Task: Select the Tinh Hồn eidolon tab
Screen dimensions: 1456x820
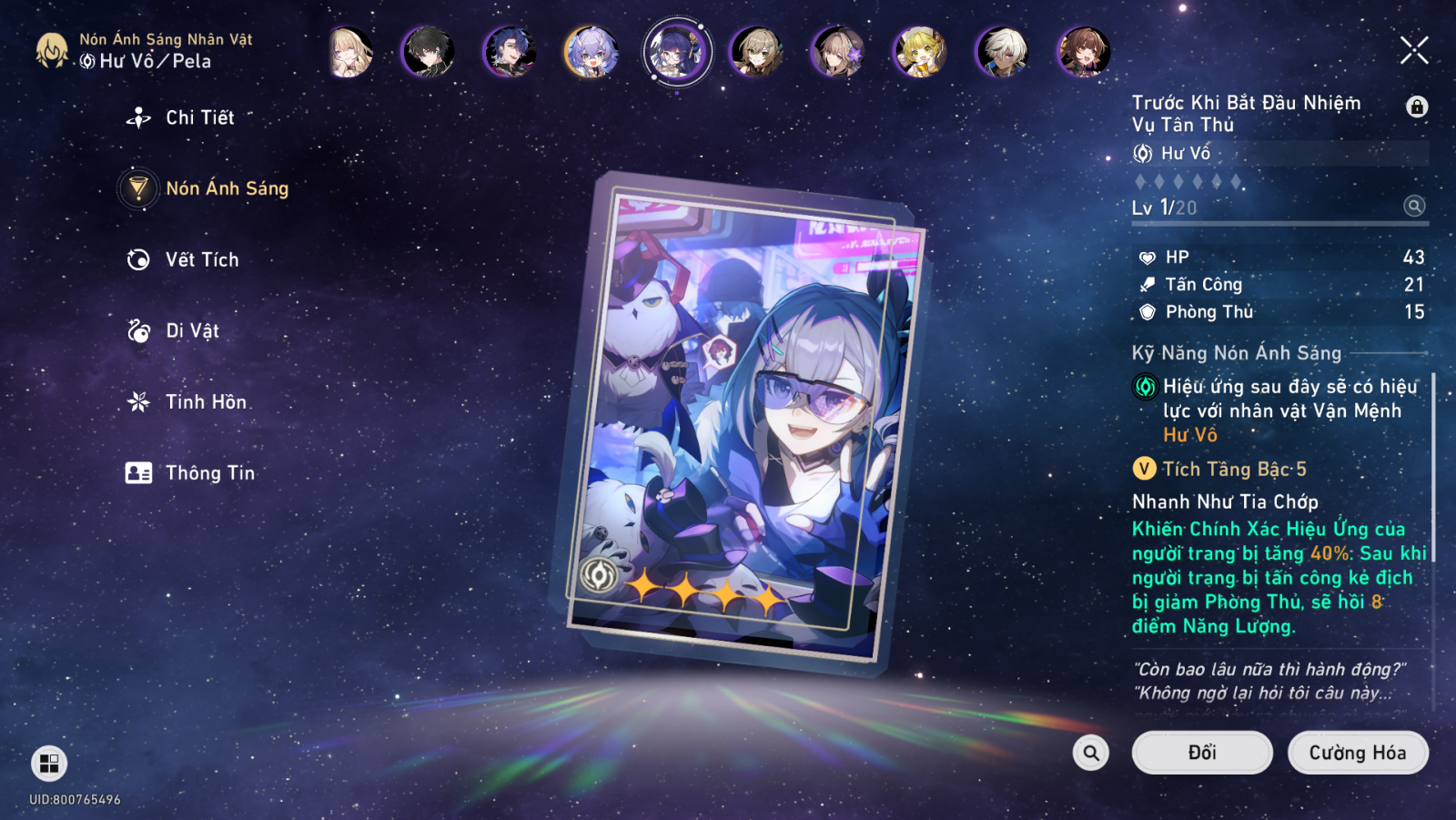Action: [205, 401]
